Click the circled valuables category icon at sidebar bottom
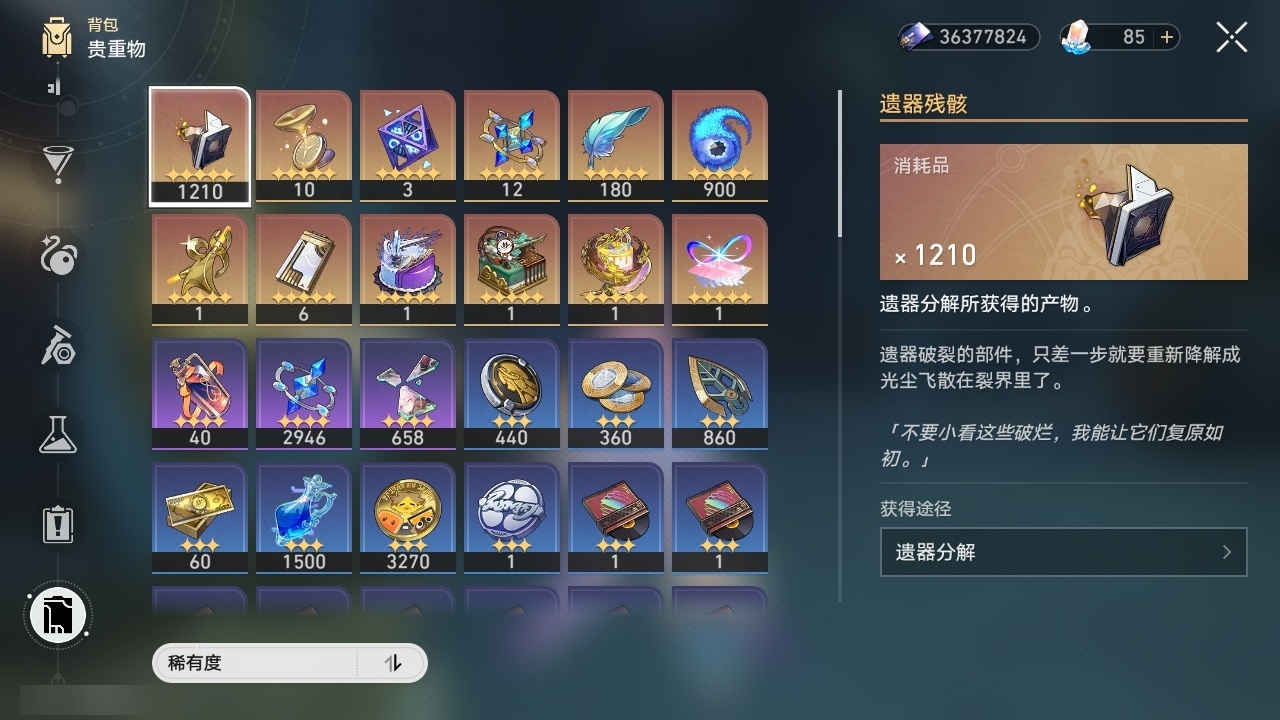Screen dimensions: 1280x720 [x=57, y=615]
